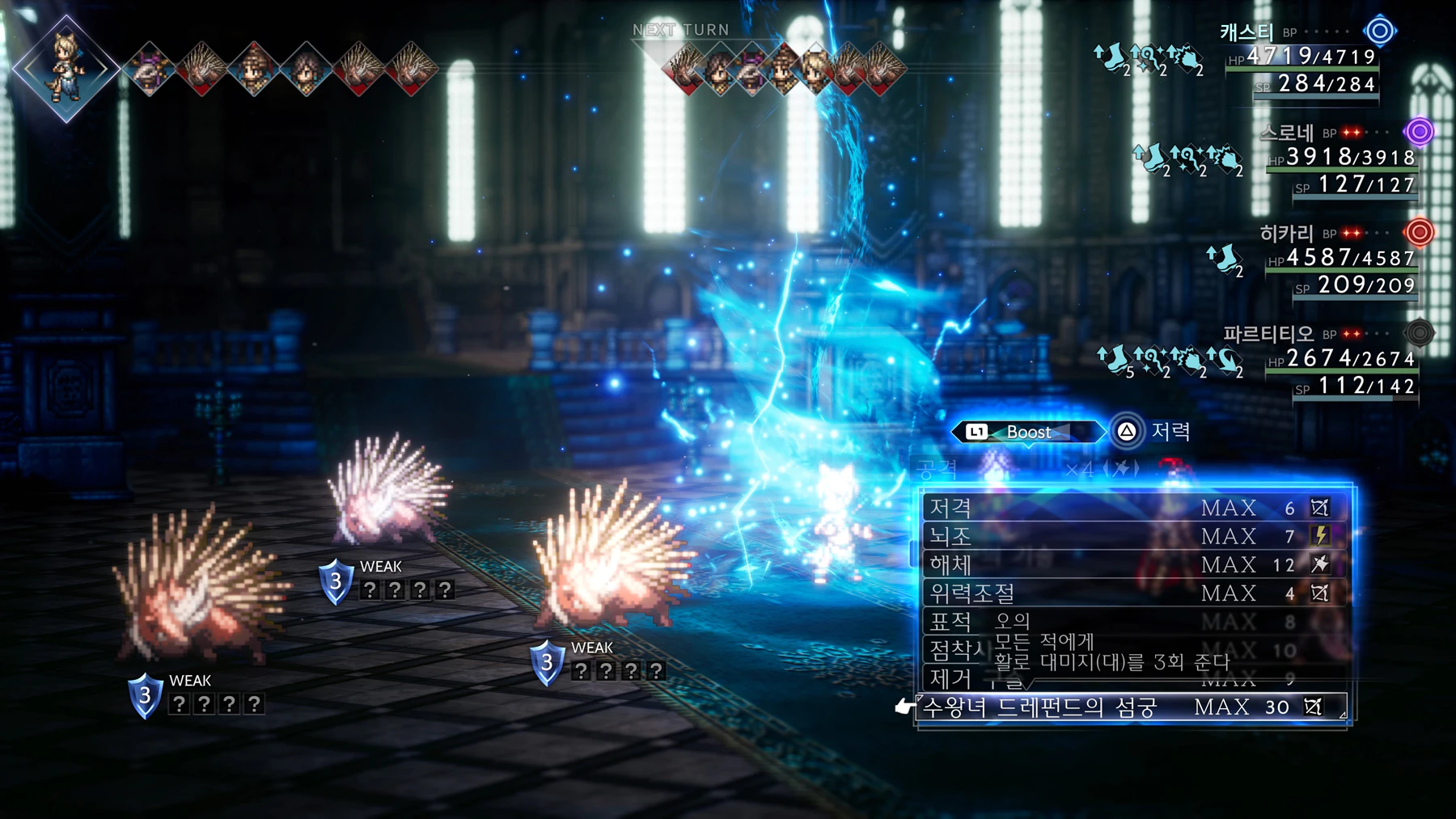This screenshot has width=1456, height=819.
Task: Activate the Boost button
Action: 1027,432
